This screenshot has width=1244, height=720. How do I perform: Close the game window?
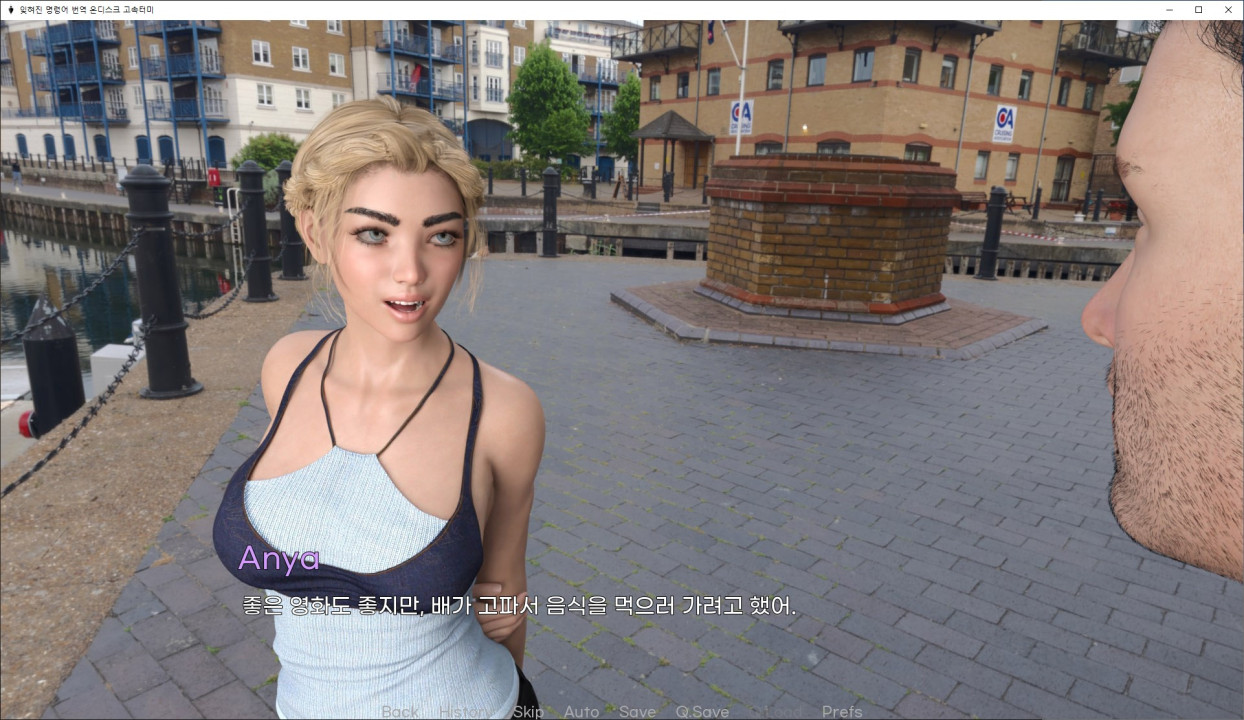point(1228,9)
